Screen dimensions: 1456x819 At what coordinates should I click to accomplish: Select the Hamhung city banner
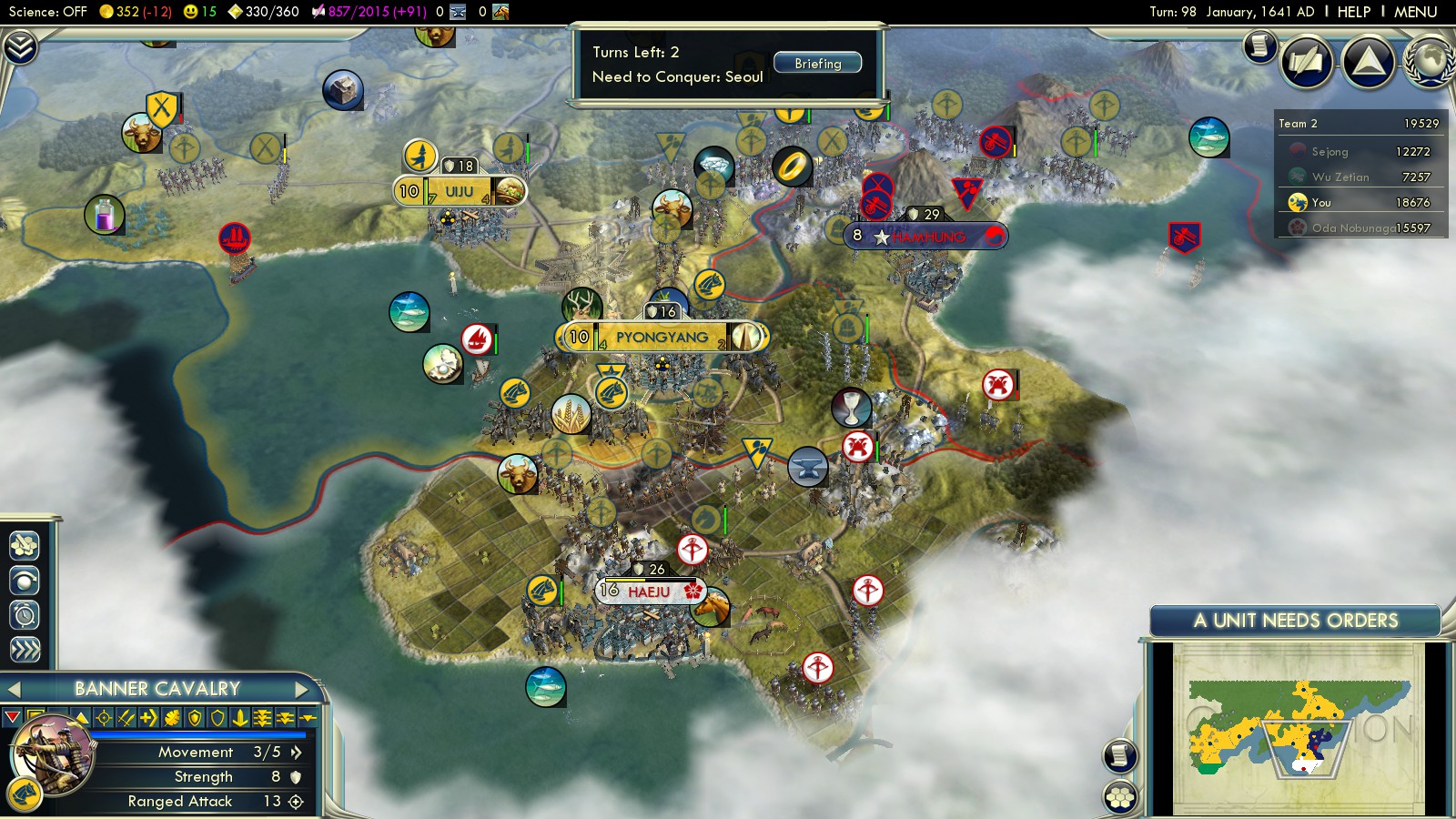click(926, 237)
